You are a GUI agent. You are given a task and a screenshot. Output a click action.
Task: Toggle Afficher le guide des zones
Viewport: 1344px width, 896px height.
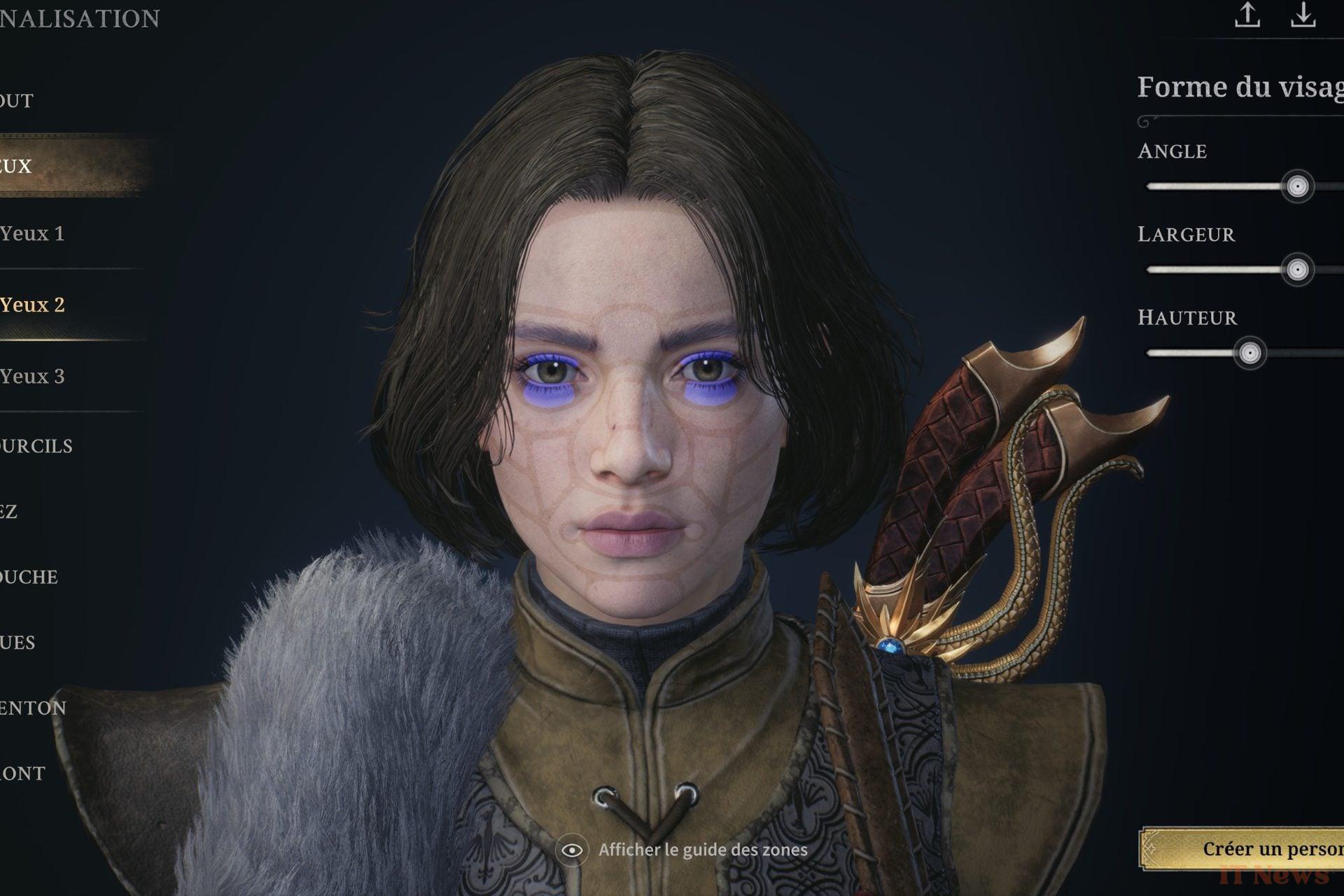[572, 850]
